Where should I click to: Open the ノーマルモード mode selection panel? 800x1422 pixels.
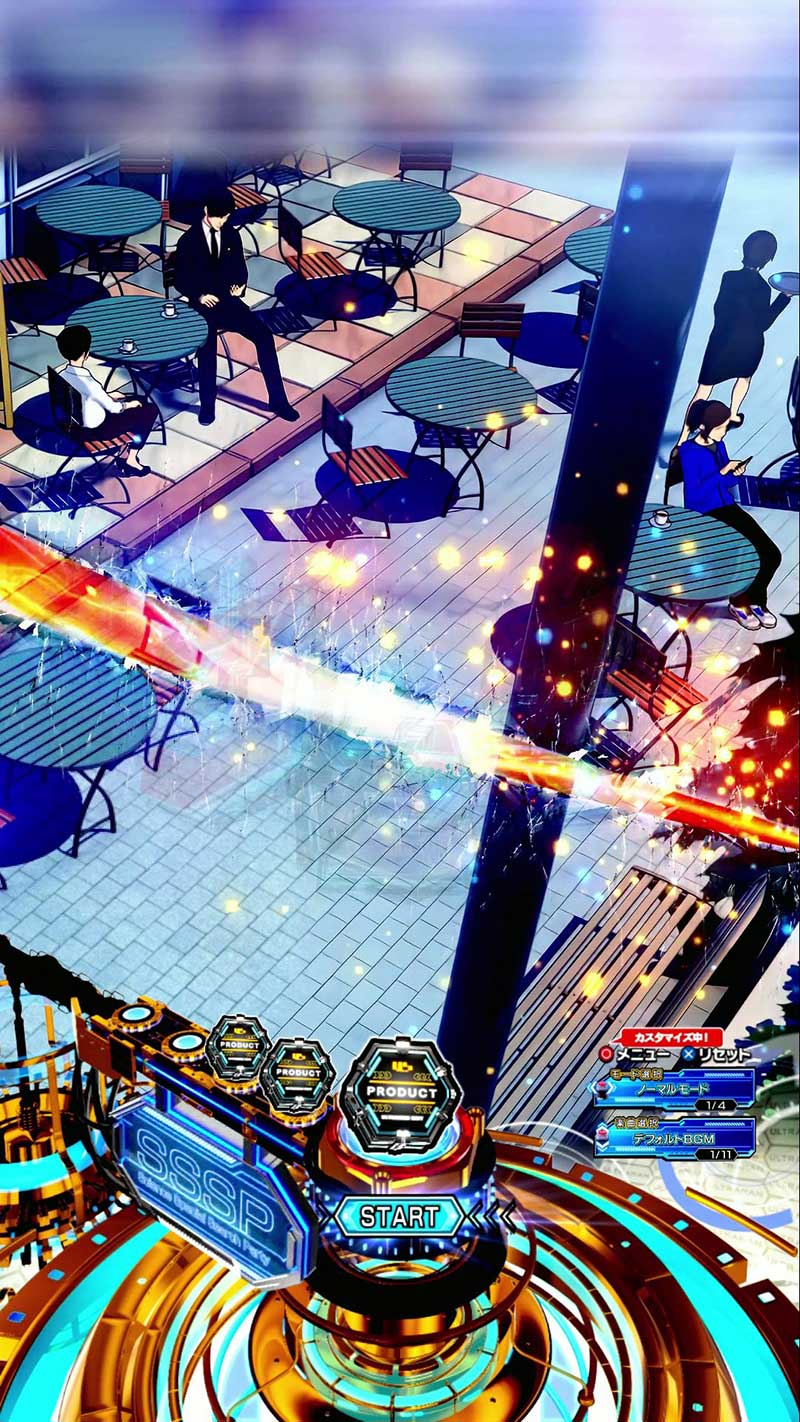[673, 1088]
